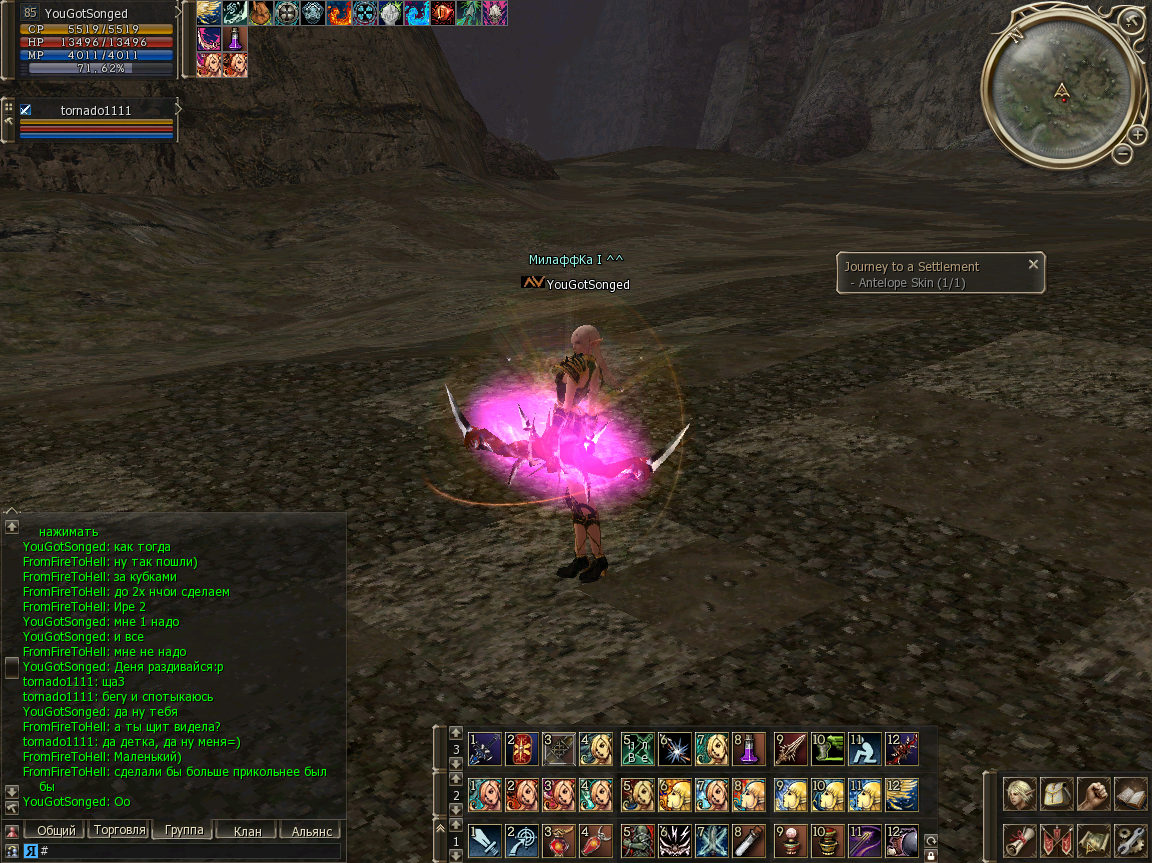Switch to the Клан chat tab
This screenshot has height=863, width=1152.
tap(247, 830)
